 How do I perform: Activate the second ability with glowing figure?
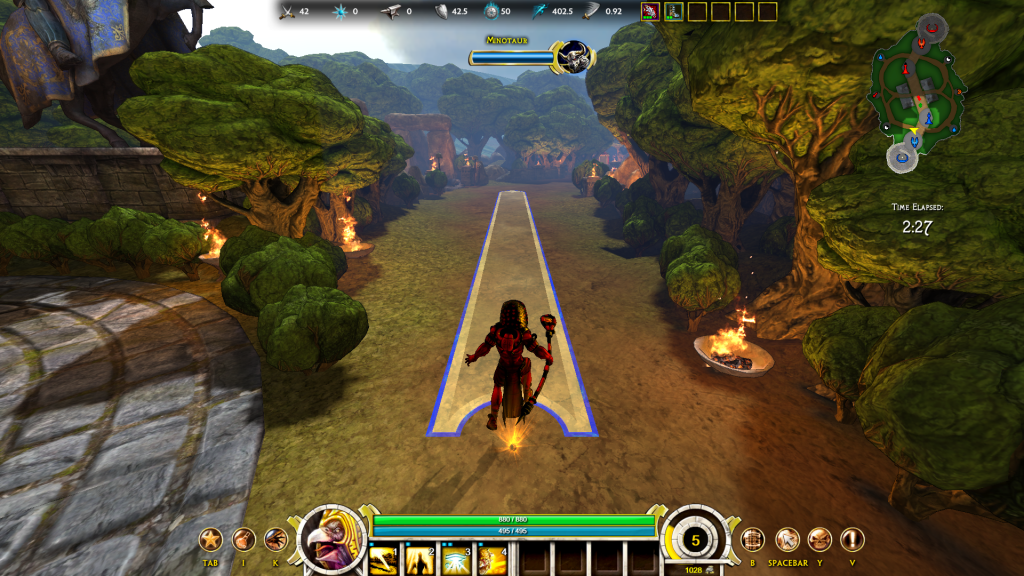[x=419, y=559]
